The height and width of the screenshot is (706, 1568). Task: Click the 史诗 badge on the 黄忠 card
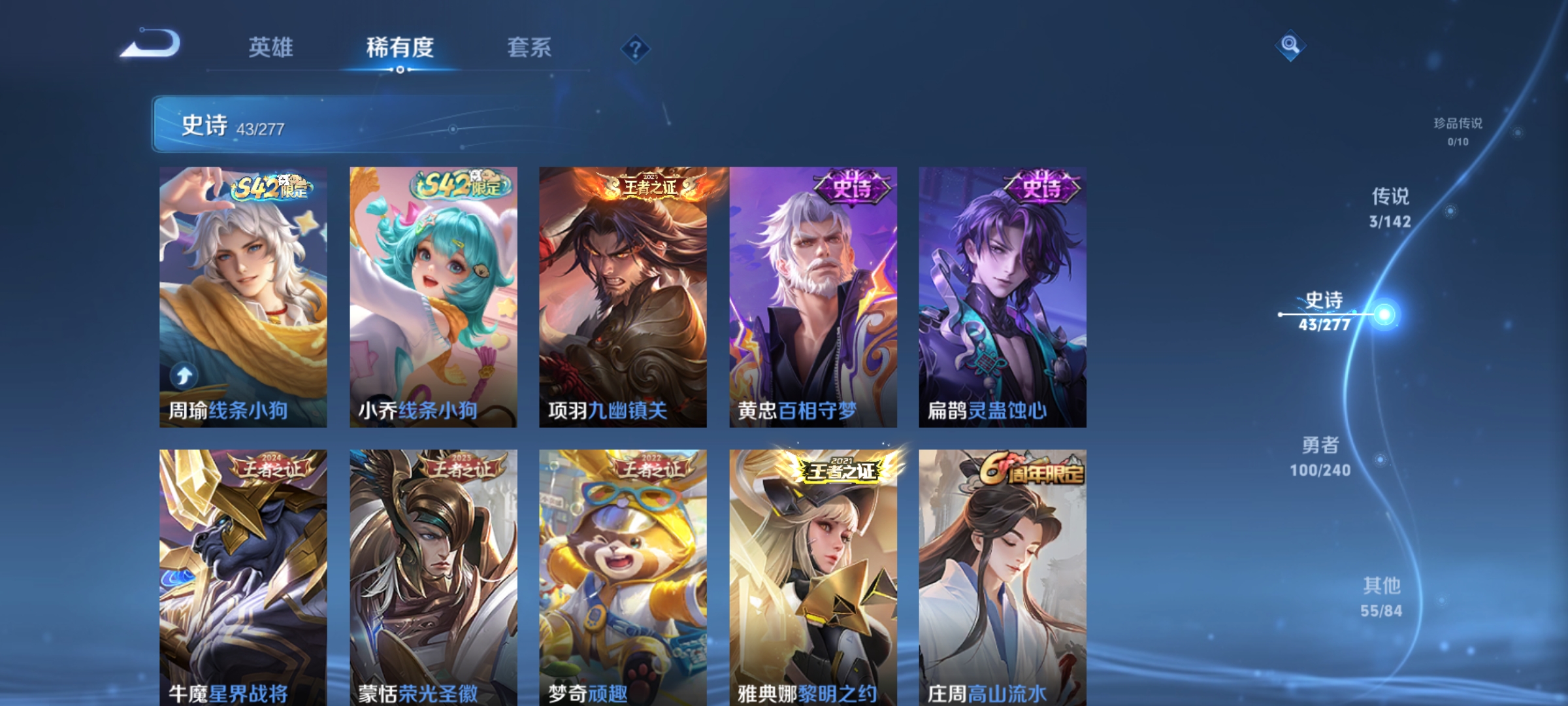pyautogui.click(x=851, y=186)
